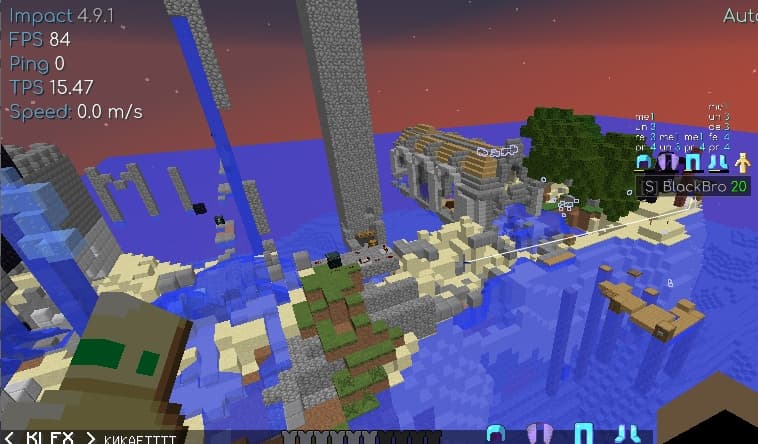The height and width of the screenshot is (444, 758).
Task: Select the diamond boots icon in the bottom armor HUD
Action: pyautogui.click(x=628, y=434)
